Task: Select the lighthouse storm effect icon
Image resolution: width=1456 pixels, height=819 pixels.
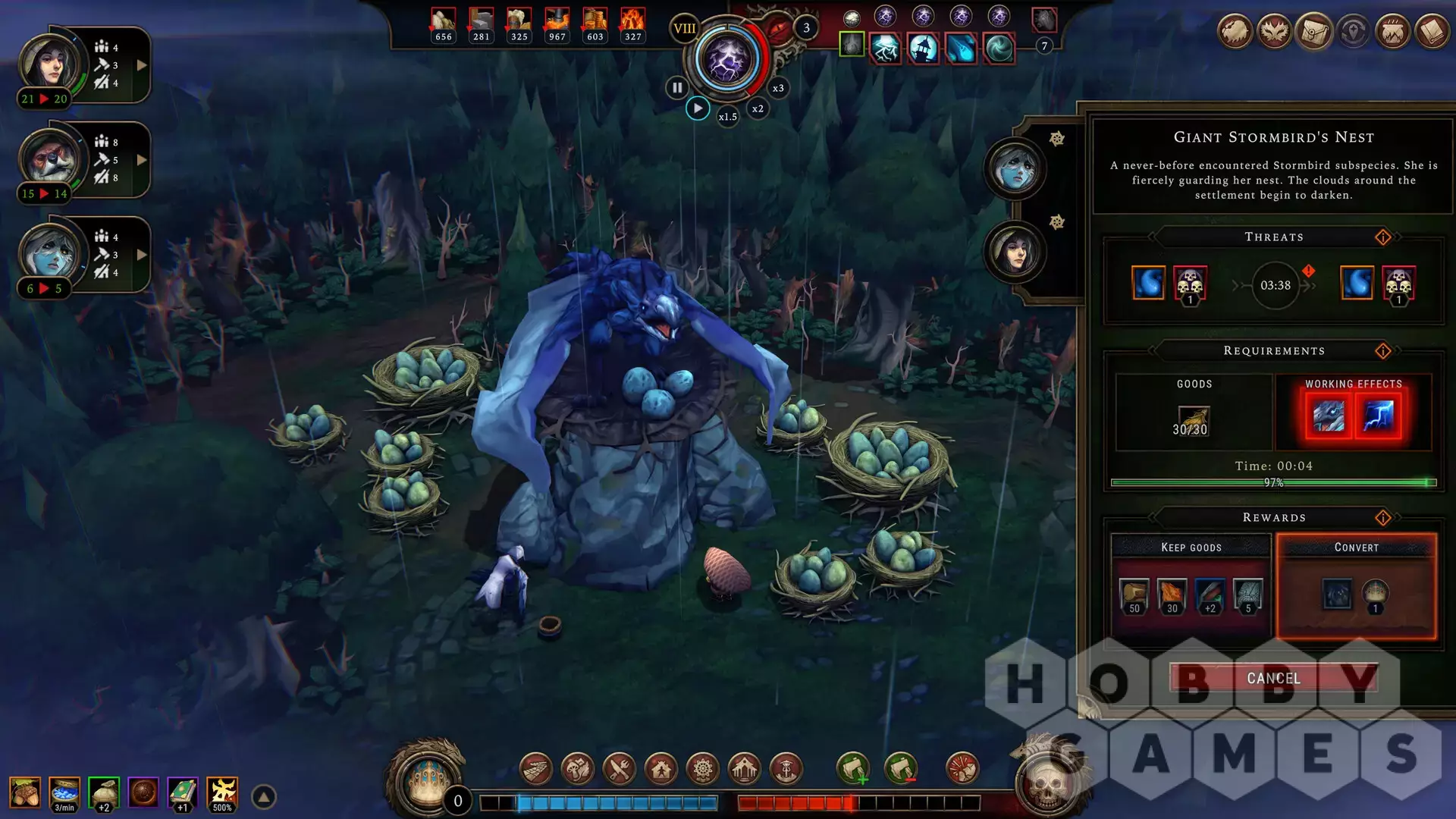Action: click(x=923, y=49)
